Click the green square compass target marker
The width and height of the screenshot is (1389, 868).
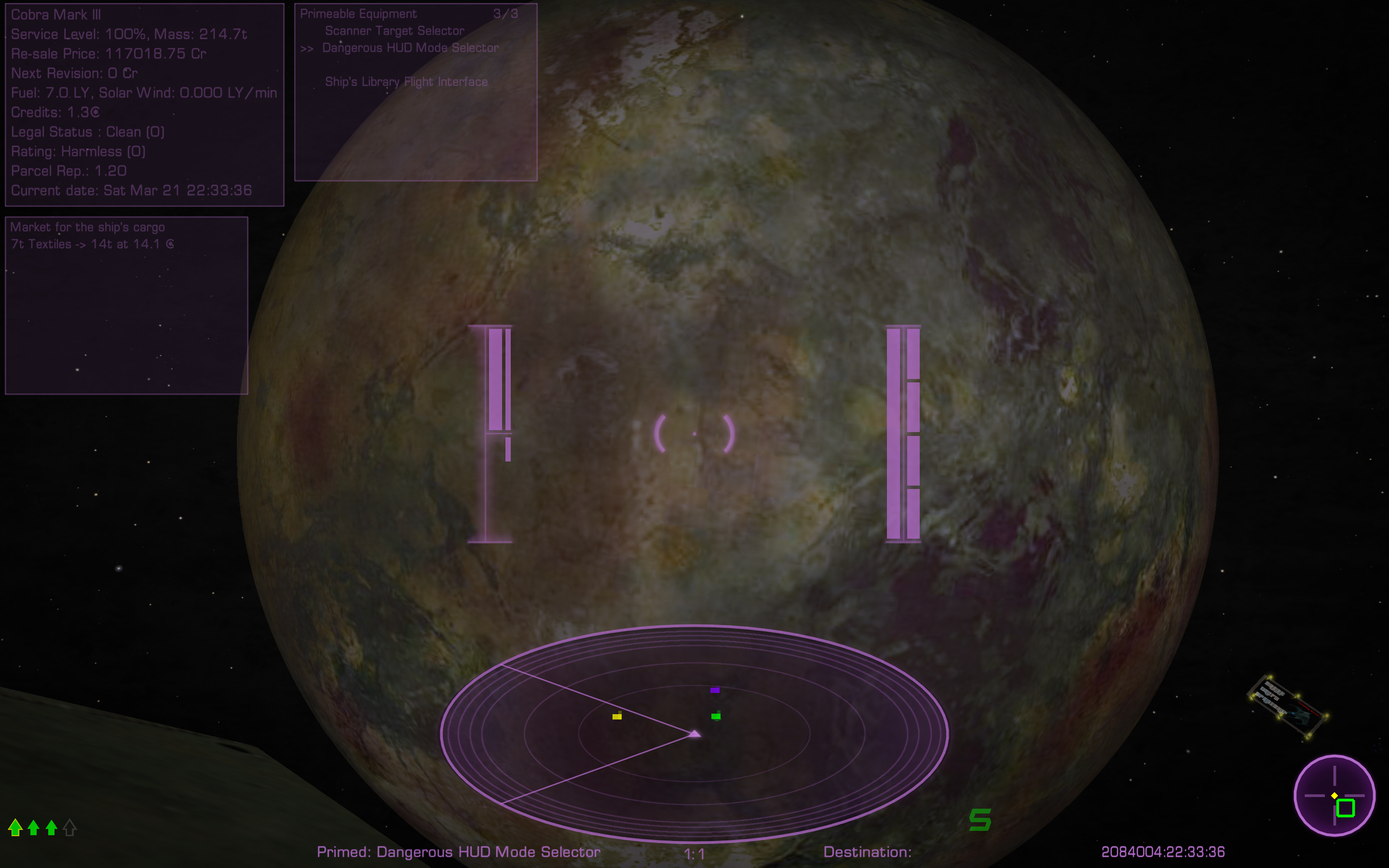[1346, 808]
